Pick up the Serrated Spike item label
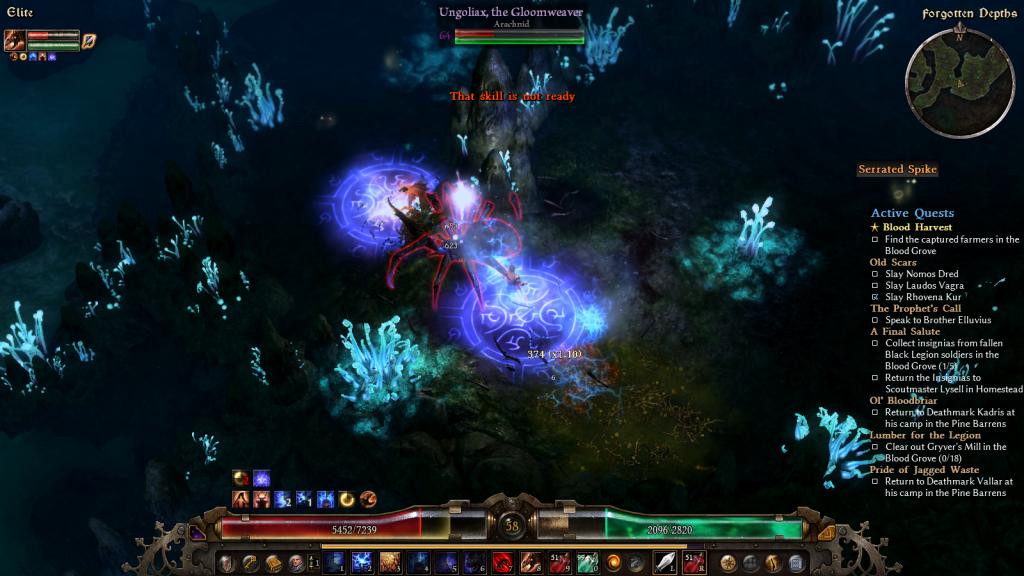The width and height of the screenshot is (1024, 576). coord(897,170)
